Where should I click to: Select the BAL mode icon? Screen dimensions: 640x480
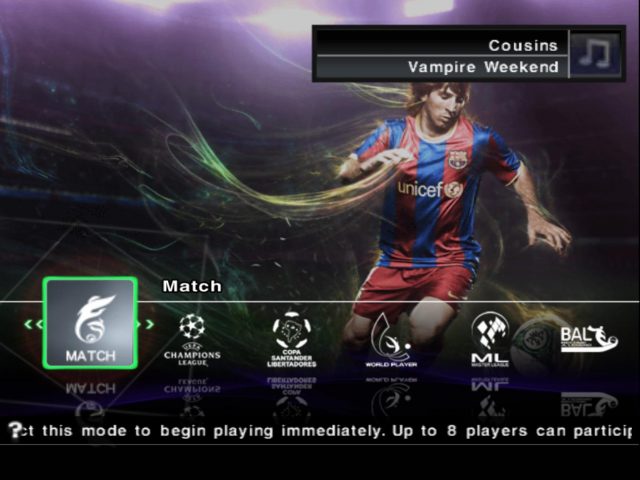click(x=588, y=338)
